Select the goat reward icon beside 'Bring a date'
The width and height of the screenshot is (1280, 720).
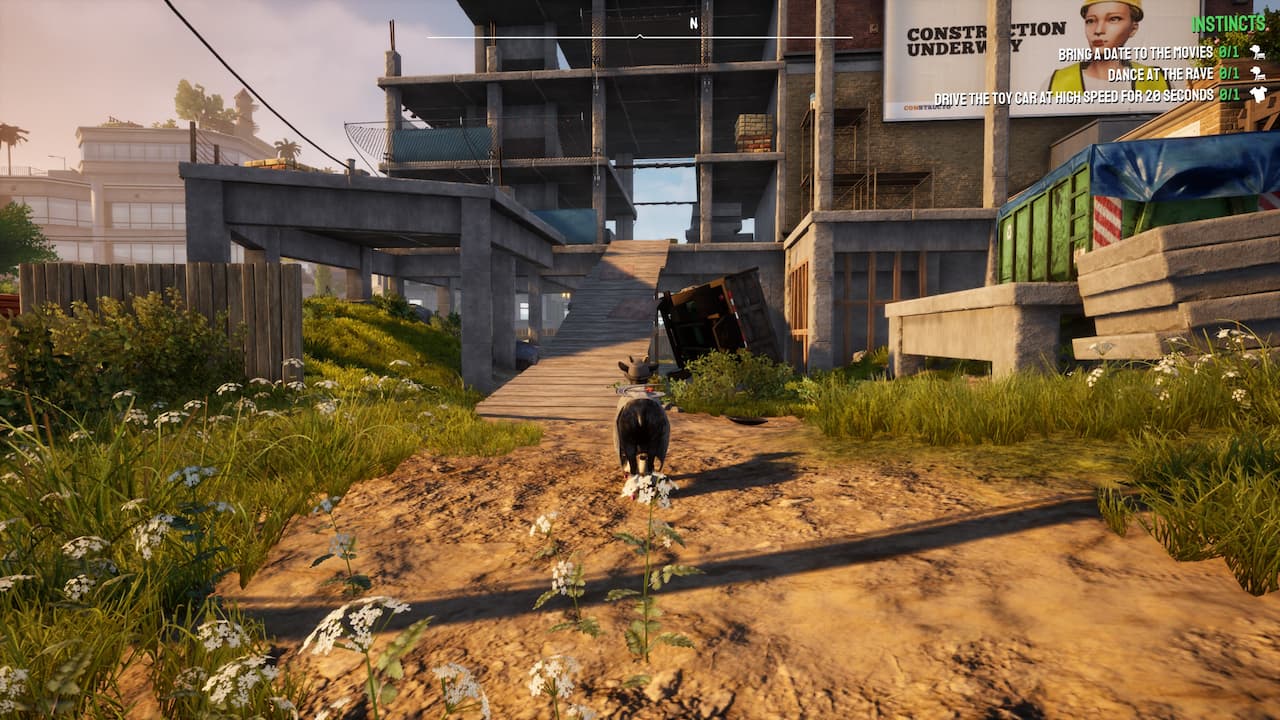(1256, 52)
